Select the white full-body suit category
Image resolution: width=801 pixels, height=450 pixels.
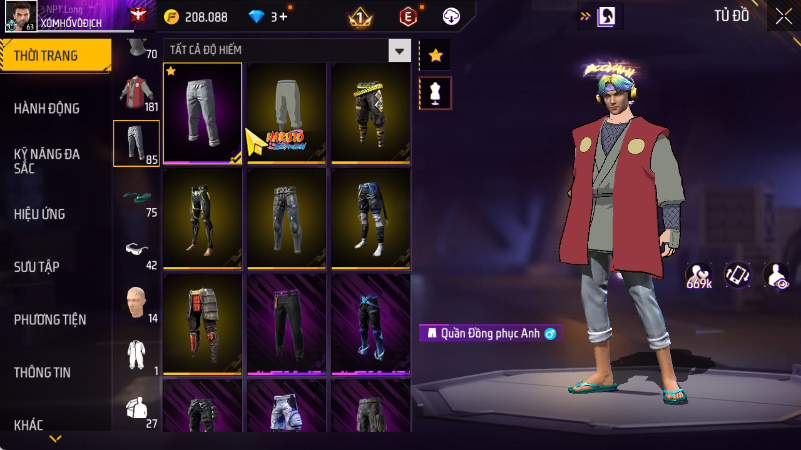click(x=136, y=354)
